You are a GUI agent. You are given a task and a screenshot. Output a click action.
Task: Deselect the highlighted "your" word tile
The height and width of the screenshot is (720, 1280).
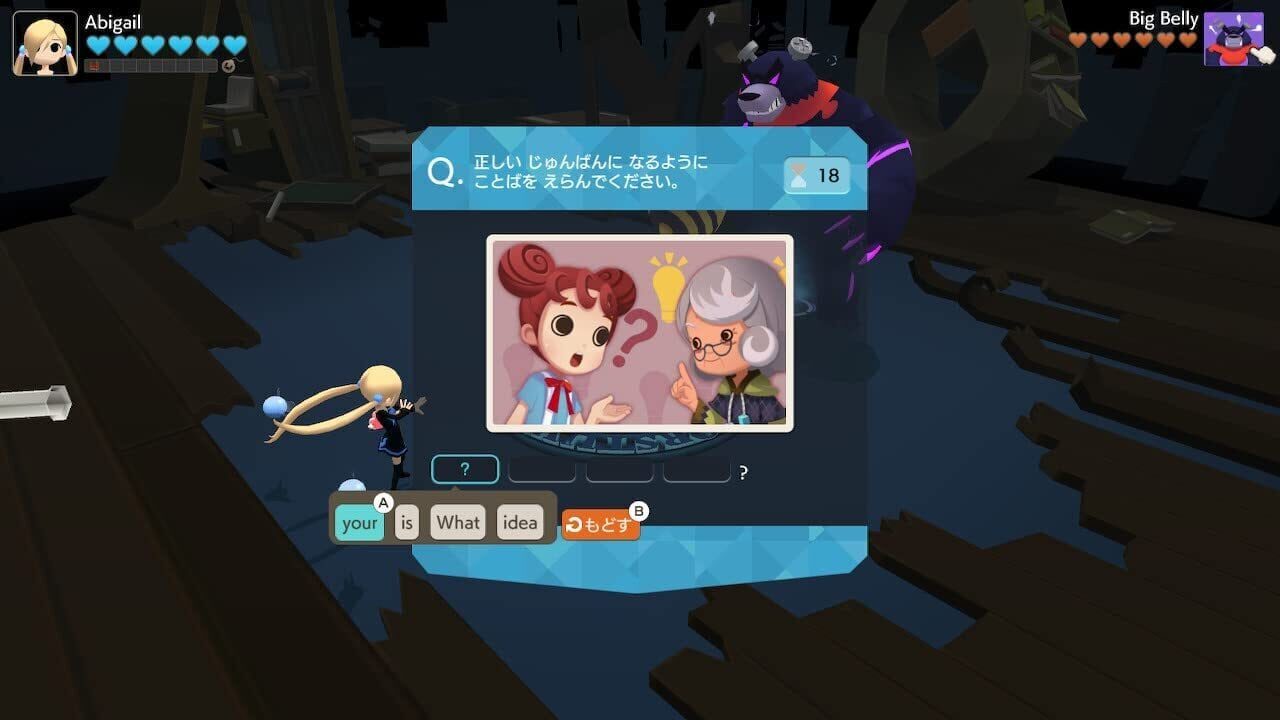[360, 521]
